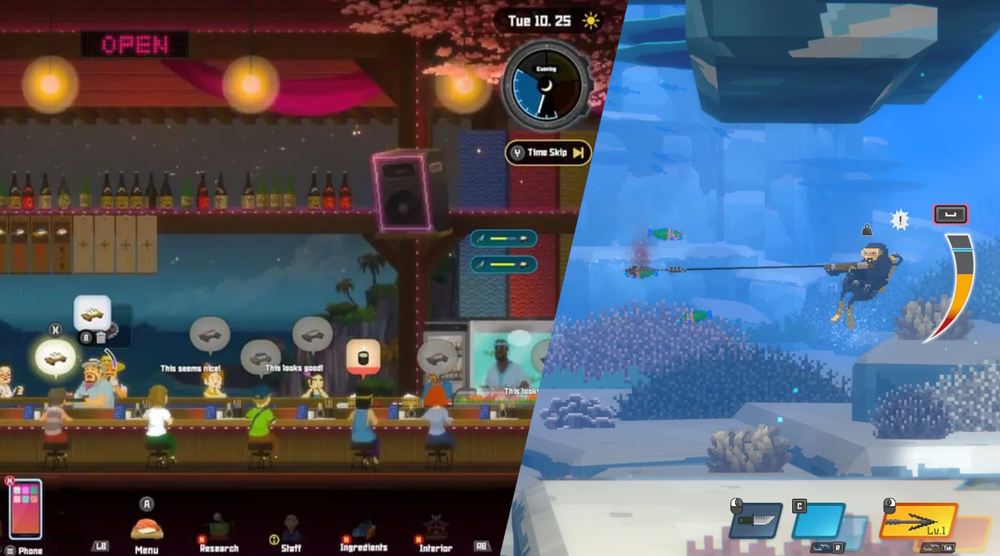Viewport: 1000px width, 556px height.
Task: Click the Time Skip button
Action: [548, 153]
